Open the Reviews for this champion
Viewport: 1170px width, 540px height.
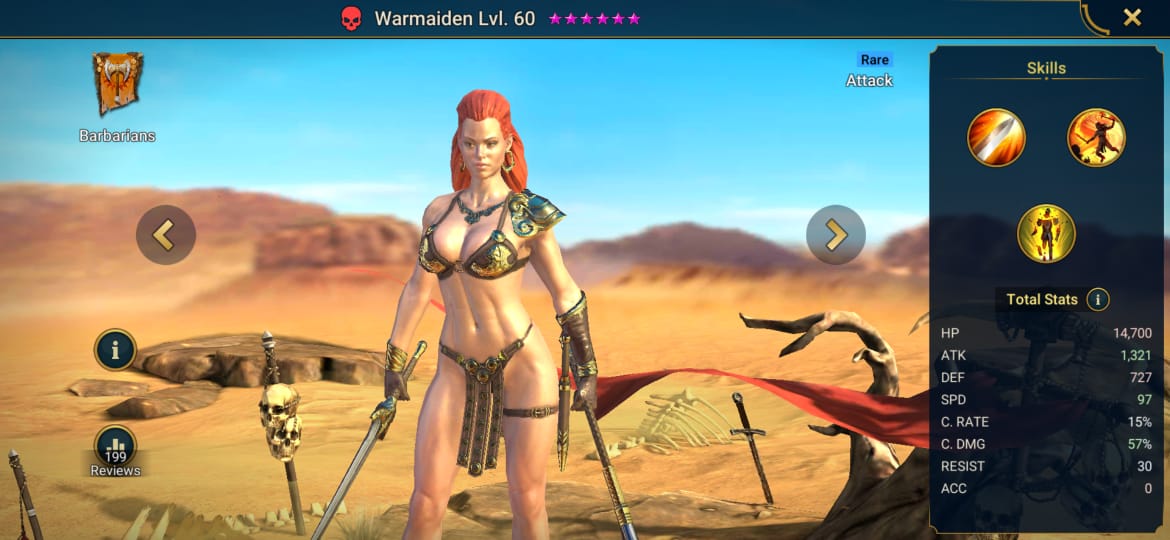(116, 448)
